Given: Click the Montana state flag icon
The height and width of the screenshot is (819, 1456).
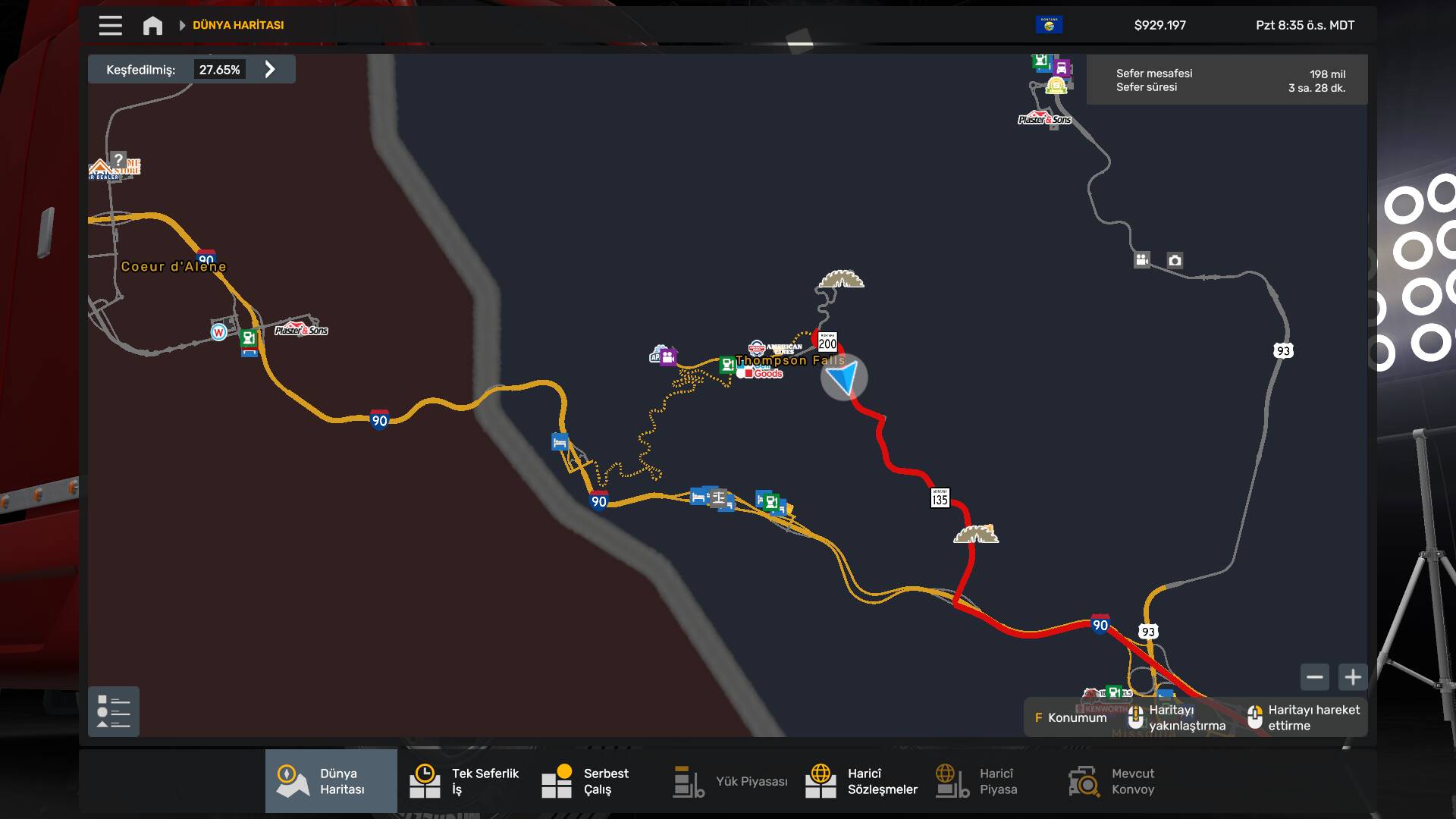Looking at the screenshot, I should [x=1049, y=25].
